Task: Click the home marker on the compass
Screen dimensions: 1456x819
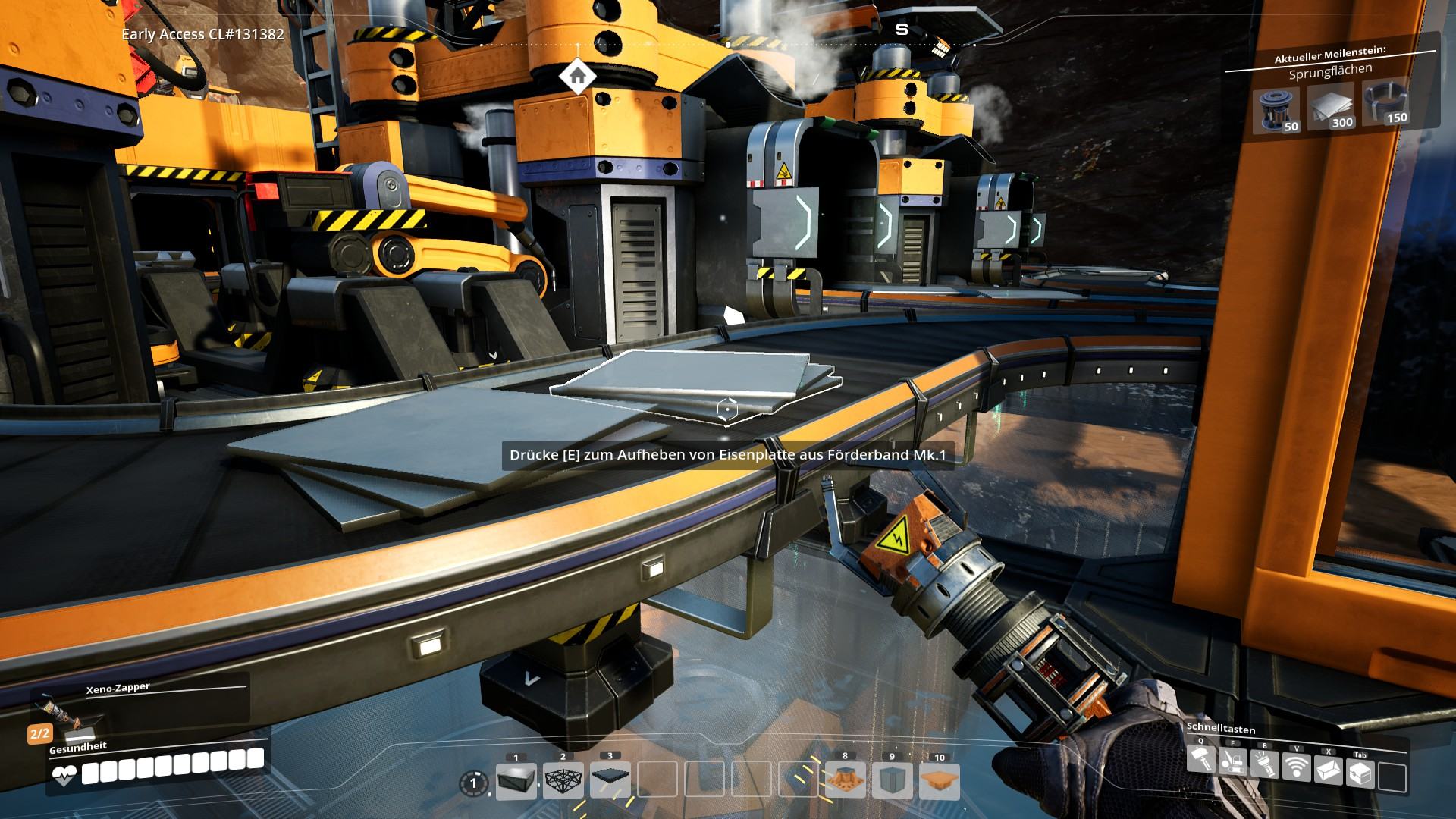Action: pos(577,76)
